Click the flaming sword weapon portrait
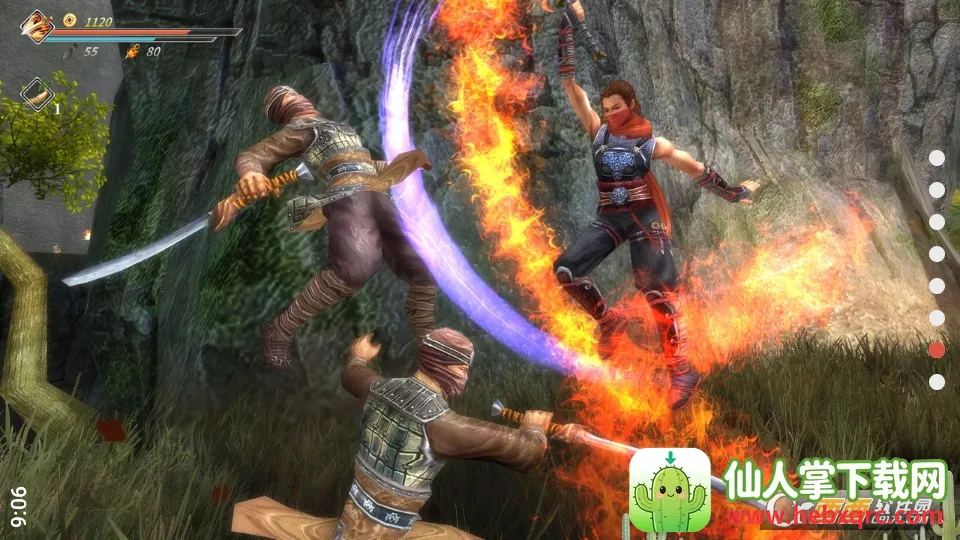Screen dimensions: 960x540 [x=37, y=27]
